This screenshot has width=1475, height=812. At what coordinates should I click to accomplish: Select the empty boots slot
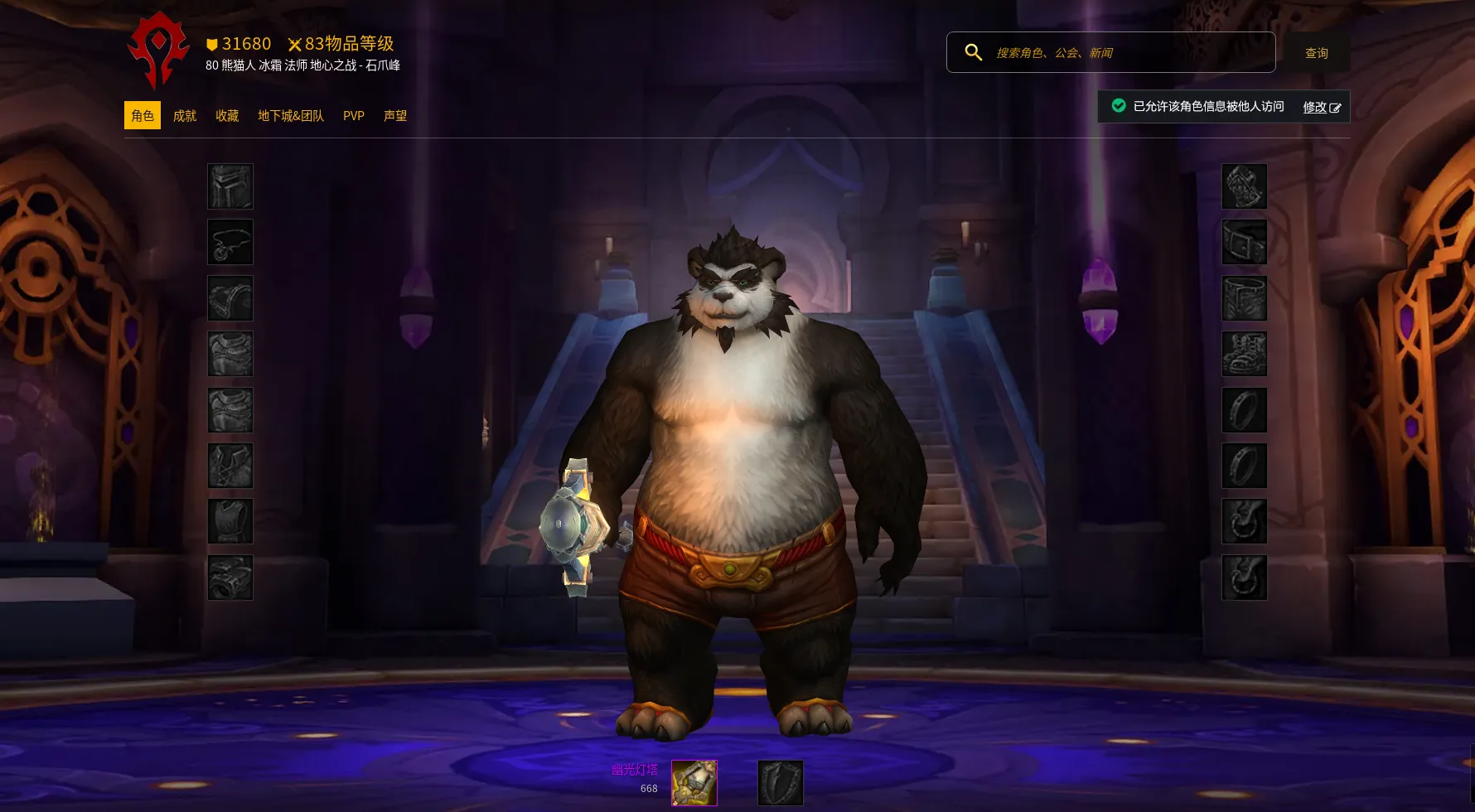click(1245, 354)
